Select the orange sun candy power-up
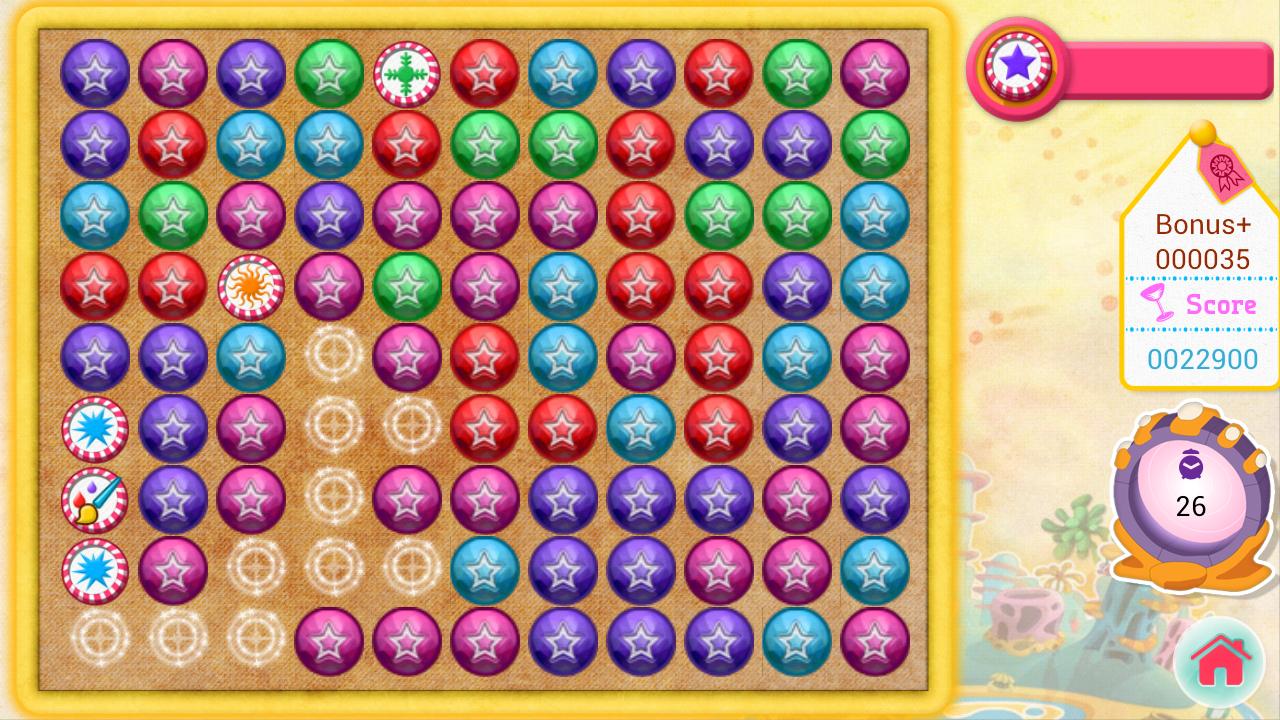 (251, 286)
